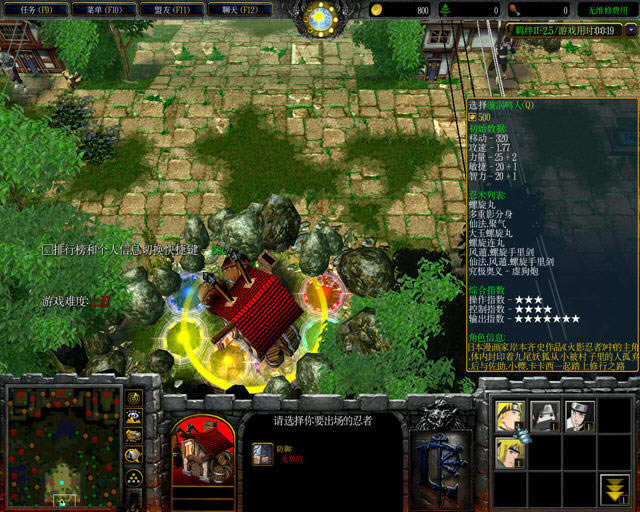Open the 任务 (F9) quests menu

tap(37, 10)
